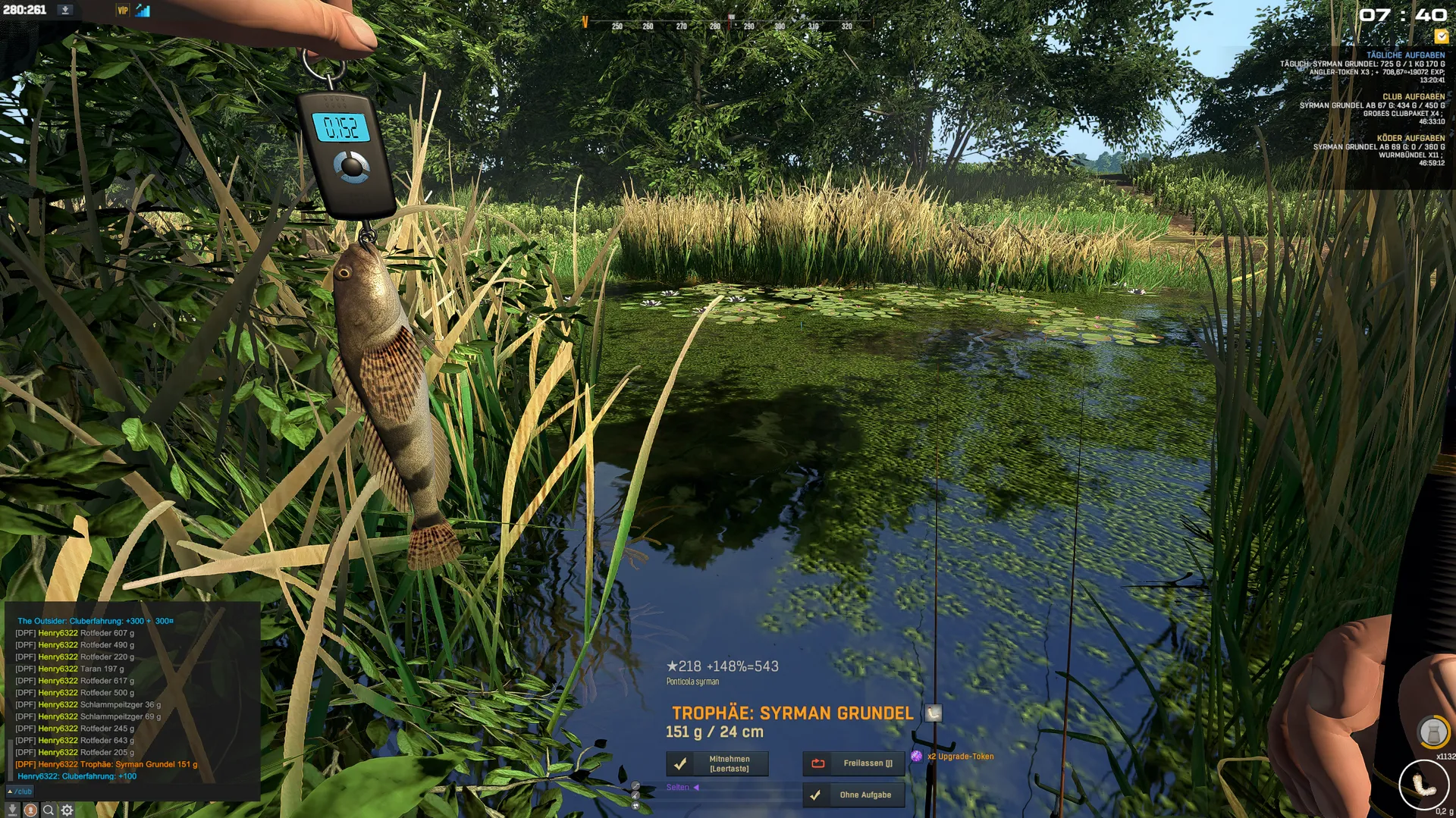Viewport: 1456px width, 818px height.
Task: Click the blue signal bars icon
Action: pyautogui.click(x=143, y=11)
